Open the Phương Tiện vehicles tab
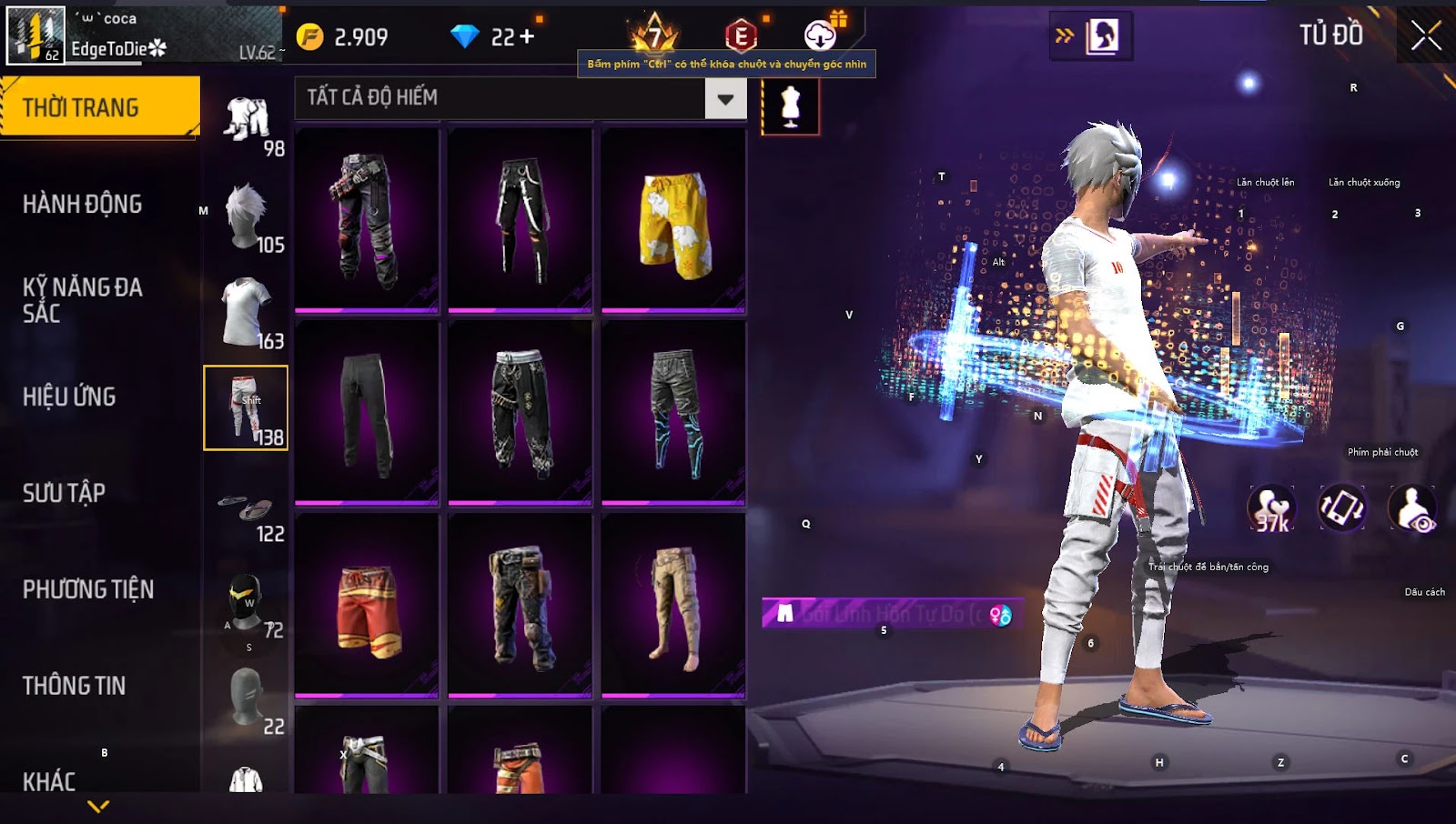 (x=87, y=589)
